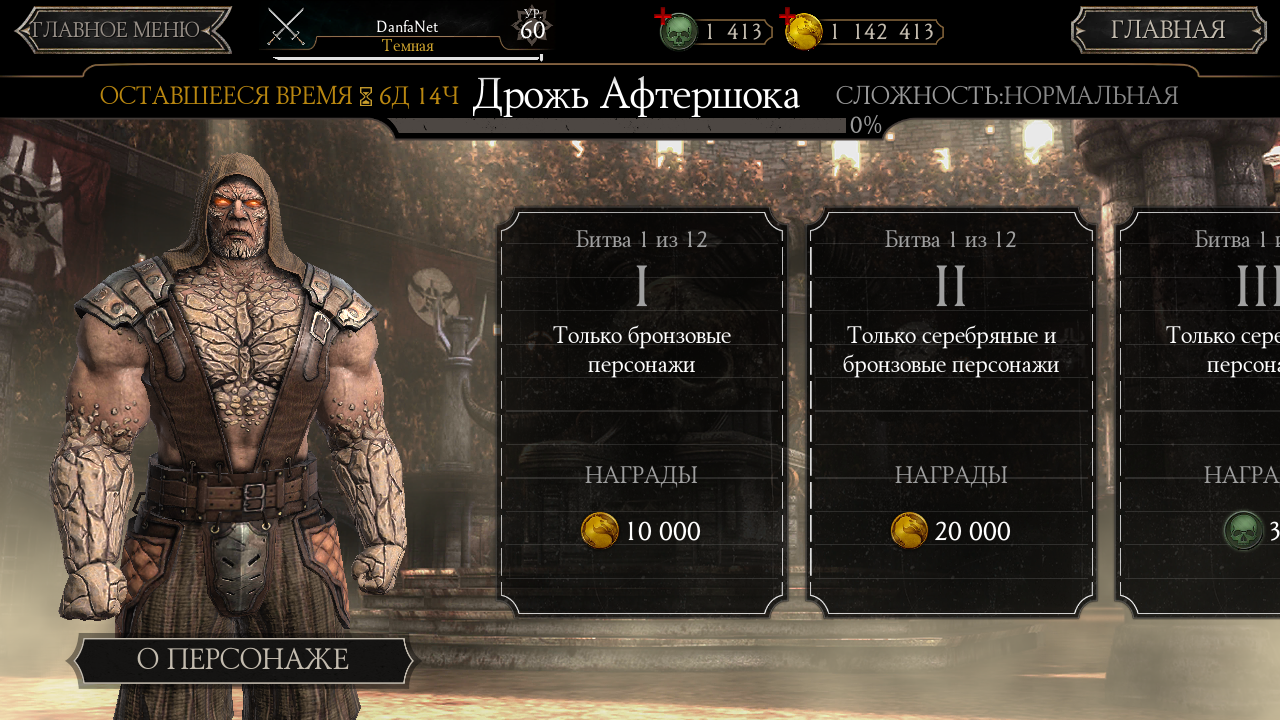Open the О ПЕРСОНАЖЕ character info
The height and width of the screenshot is (720, 1280).
pyautogui.click(x=242, y=660)
